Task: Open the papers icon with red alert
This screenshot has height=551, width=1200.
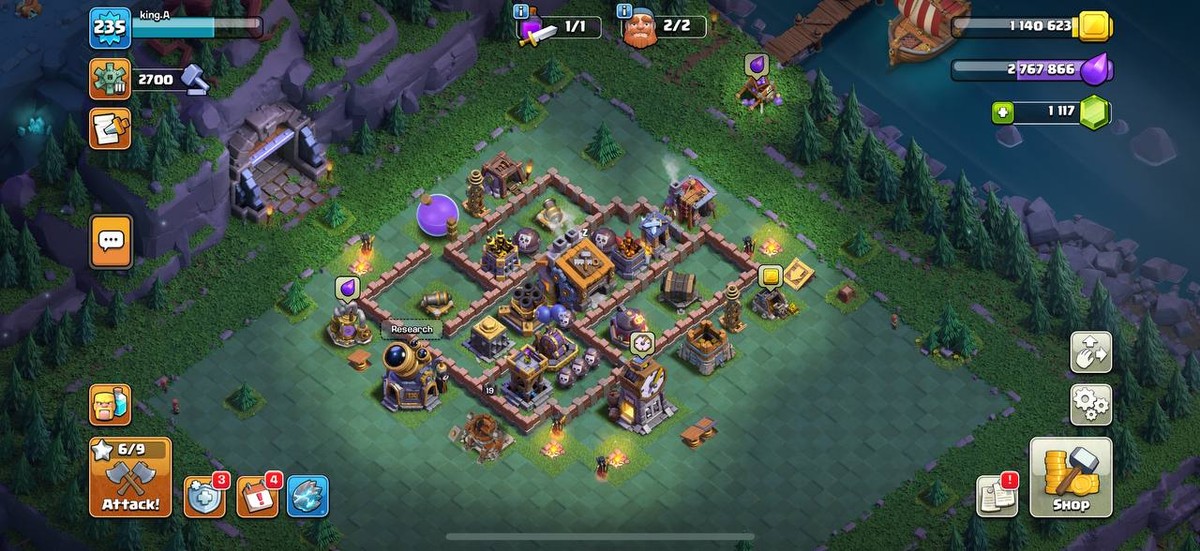Action: point(997,495)
